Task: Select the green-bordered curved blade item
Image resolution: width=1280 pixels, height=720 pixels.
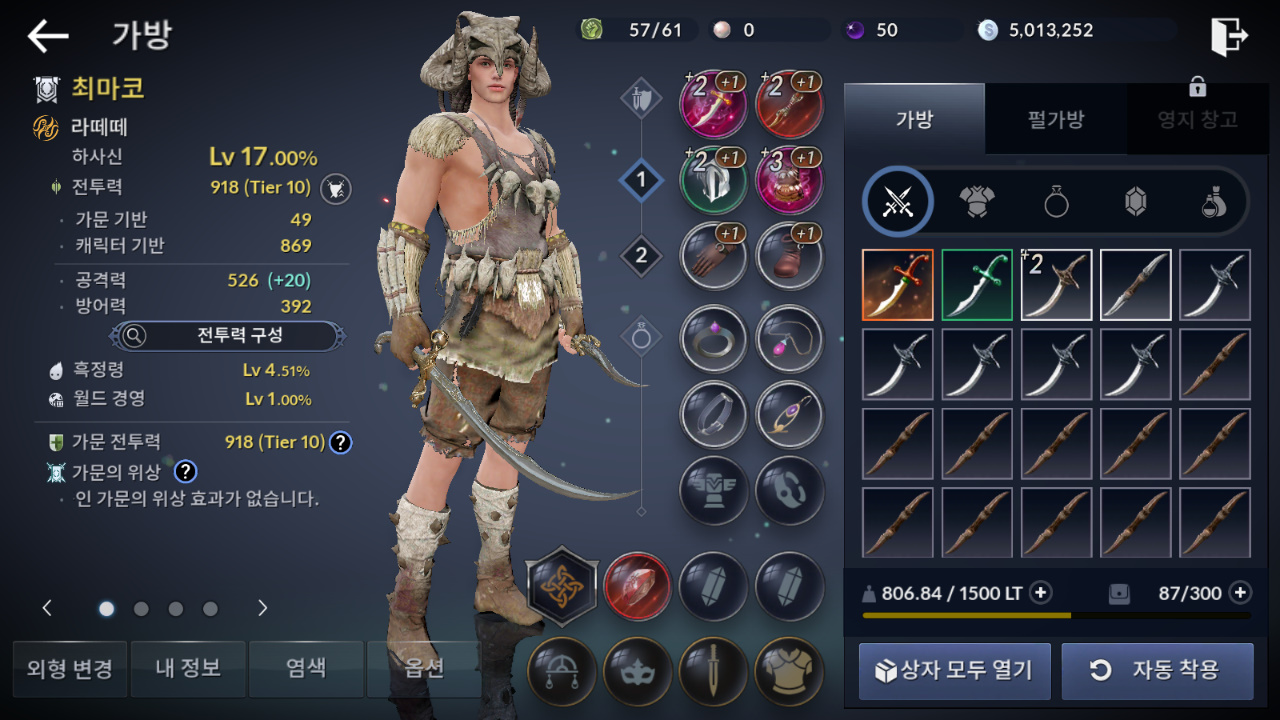Action: coord(977,285)
